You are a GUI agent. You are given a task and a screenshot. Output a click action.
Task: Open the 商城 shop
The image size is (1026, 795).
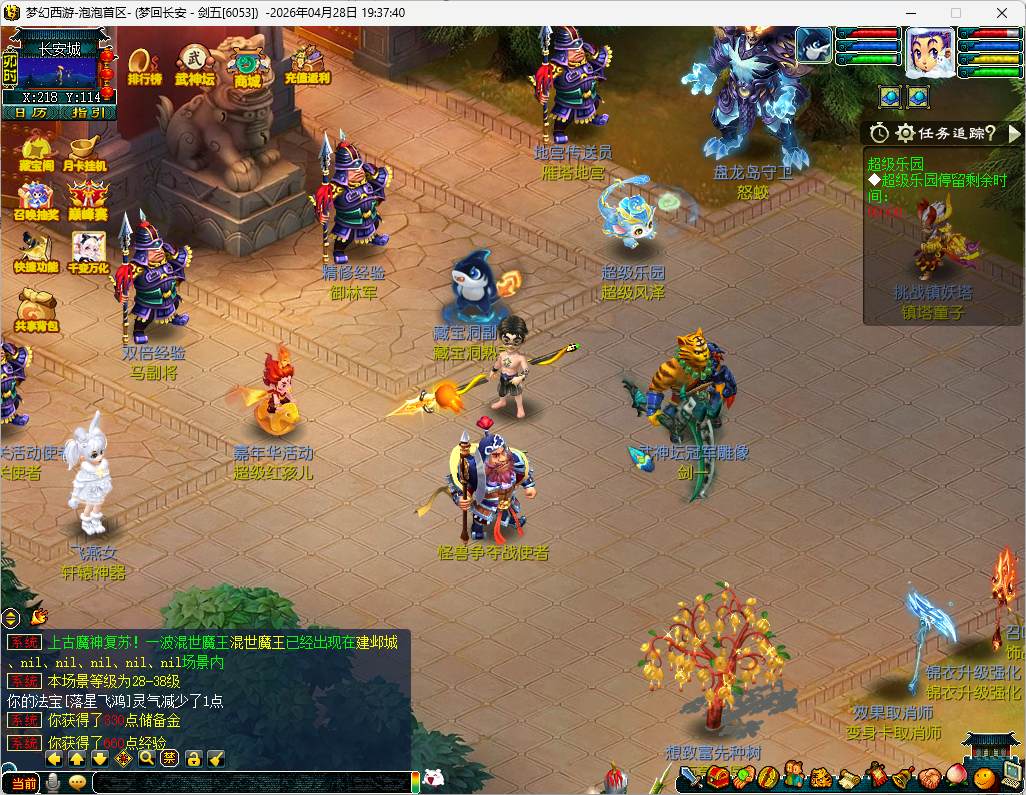click(247, 66)
